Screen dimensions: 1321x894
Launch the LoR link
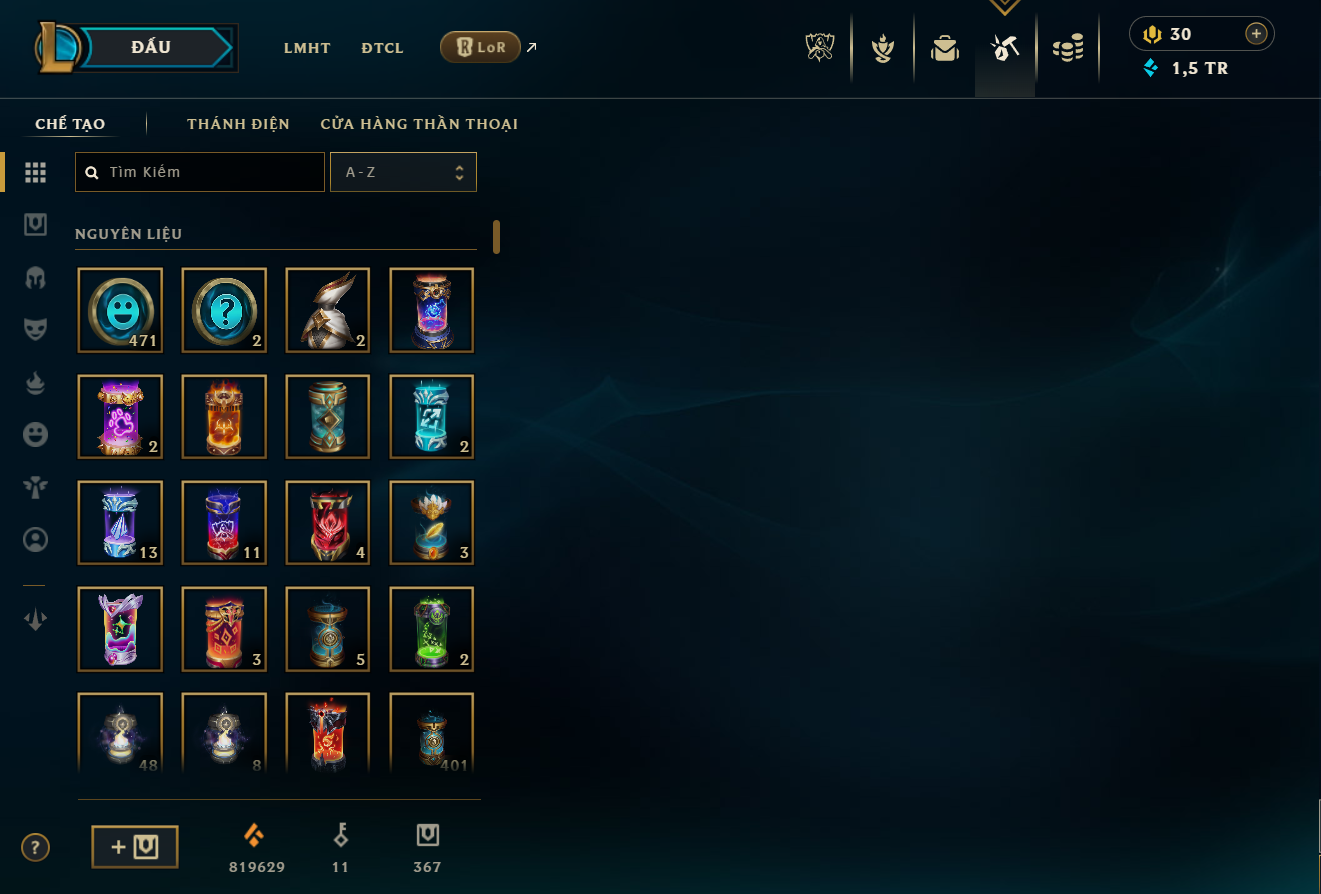click(480, 47)
